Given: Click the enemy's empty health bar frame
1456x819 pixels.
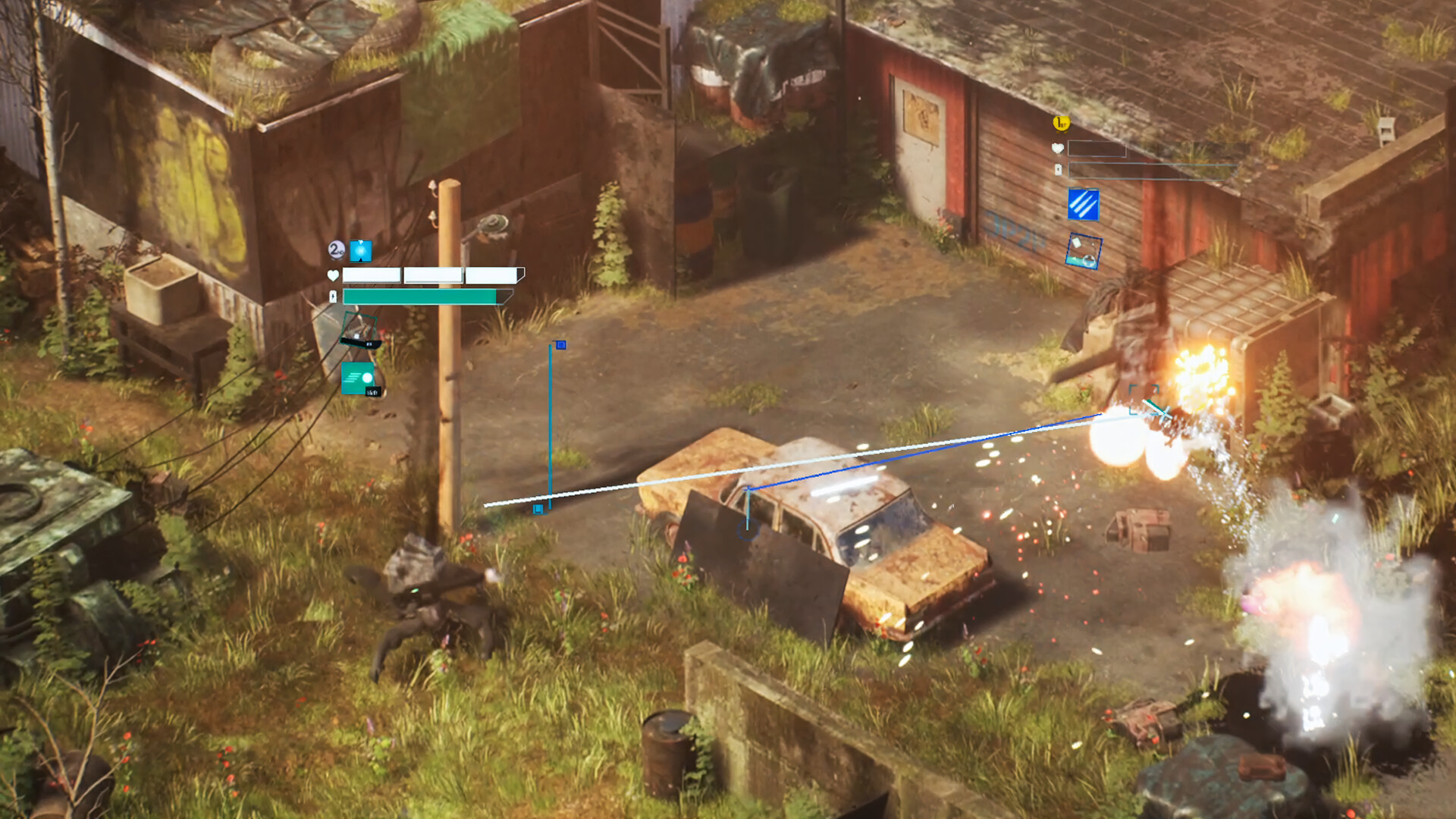Looking at the screenshot, I should [x=1097, y=149].
